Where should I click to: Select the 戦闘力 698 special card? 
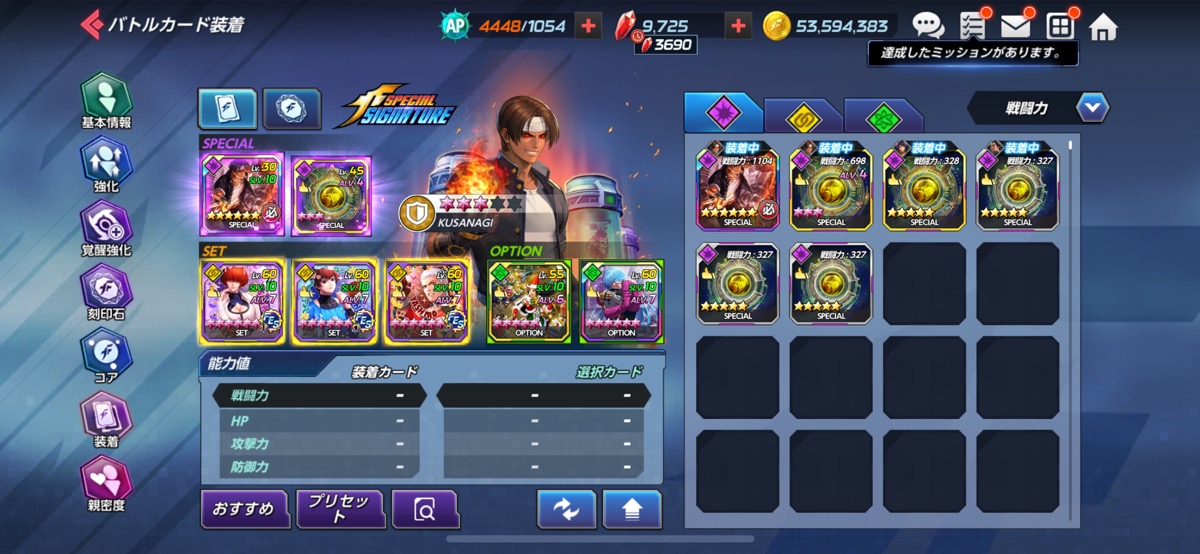831,186
